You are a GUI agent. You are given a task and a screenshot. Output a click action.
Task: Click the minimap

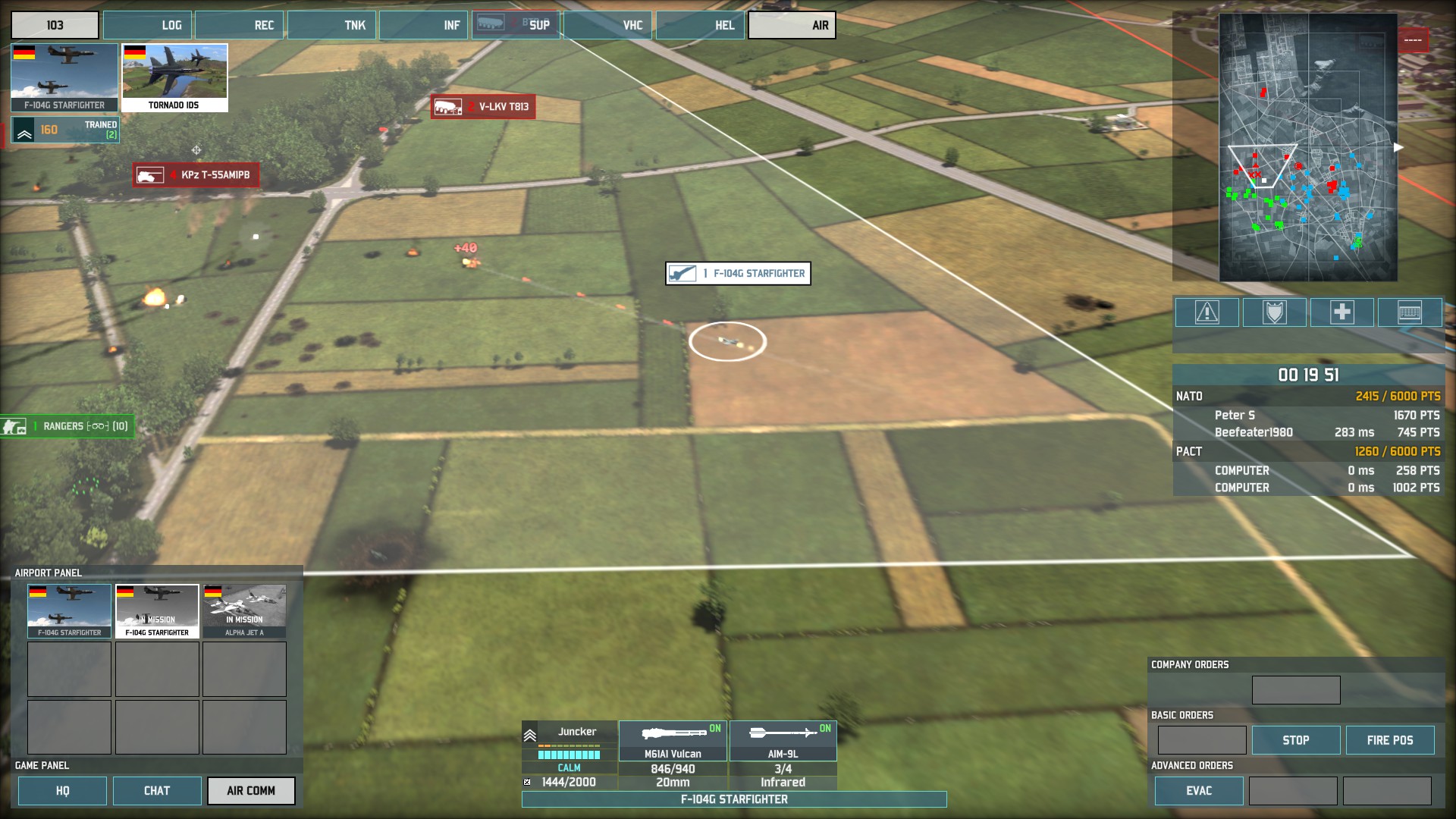[x=1308, y=148]
